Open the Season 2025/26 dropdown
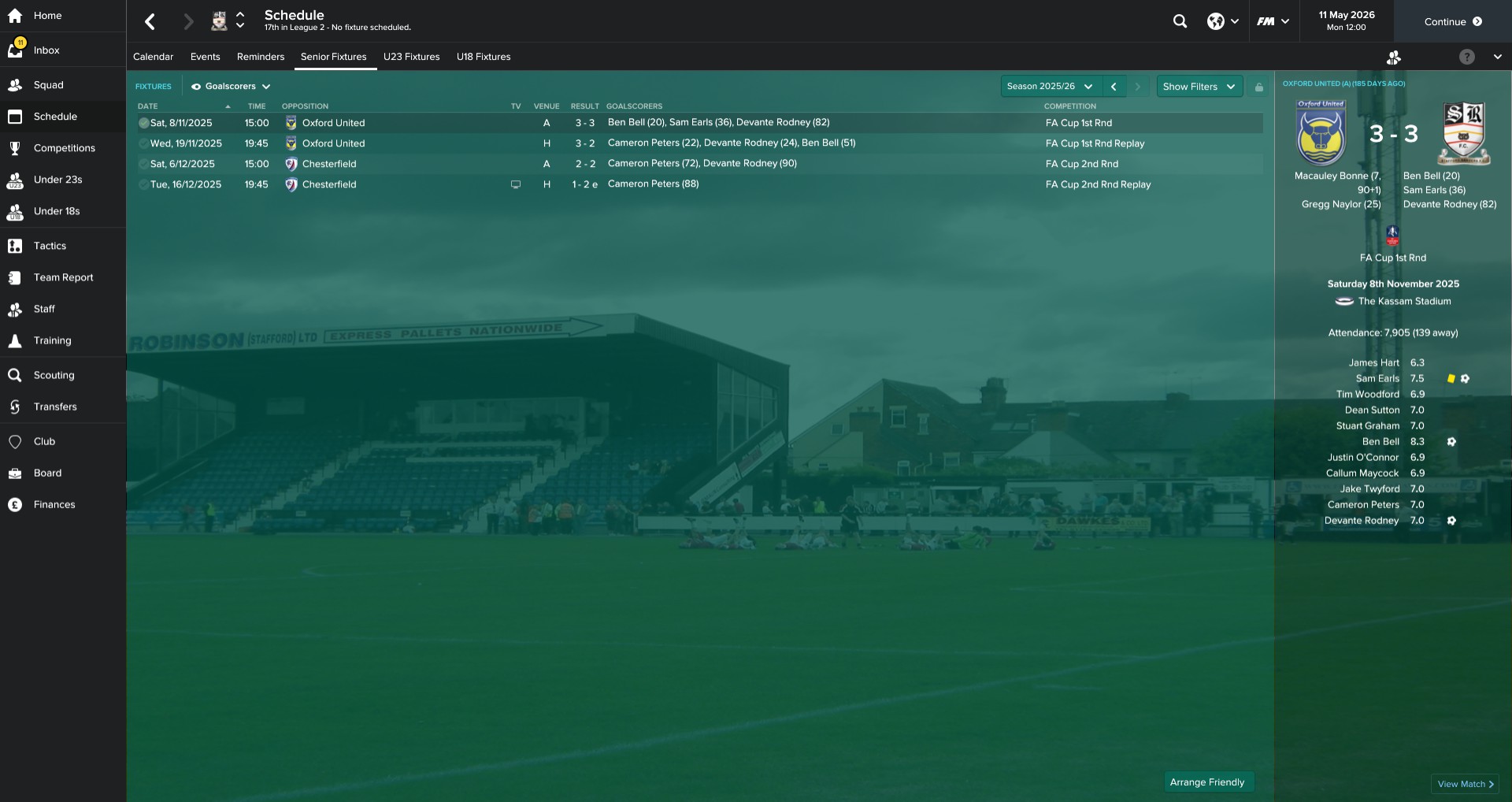The image size is (1512, 802). coord(1050,87)
